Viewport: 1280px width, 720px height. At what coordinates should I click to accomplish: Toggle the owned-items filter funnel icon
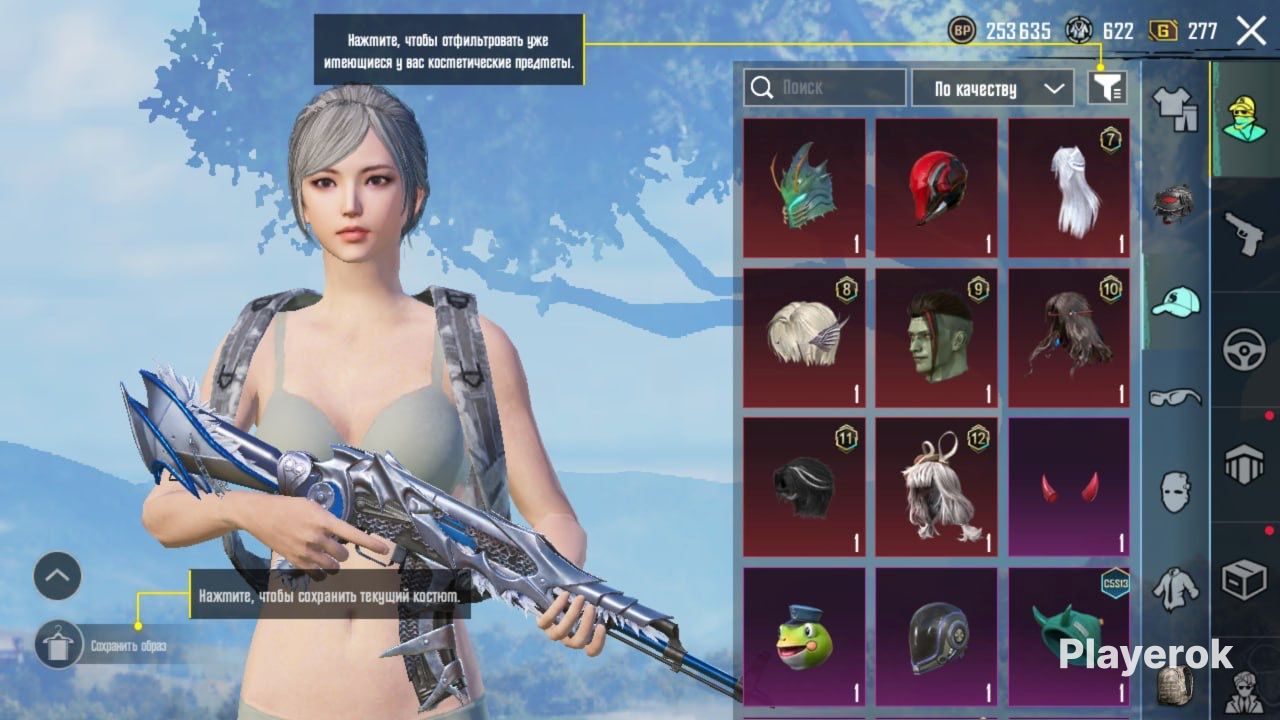(1107, 88)
